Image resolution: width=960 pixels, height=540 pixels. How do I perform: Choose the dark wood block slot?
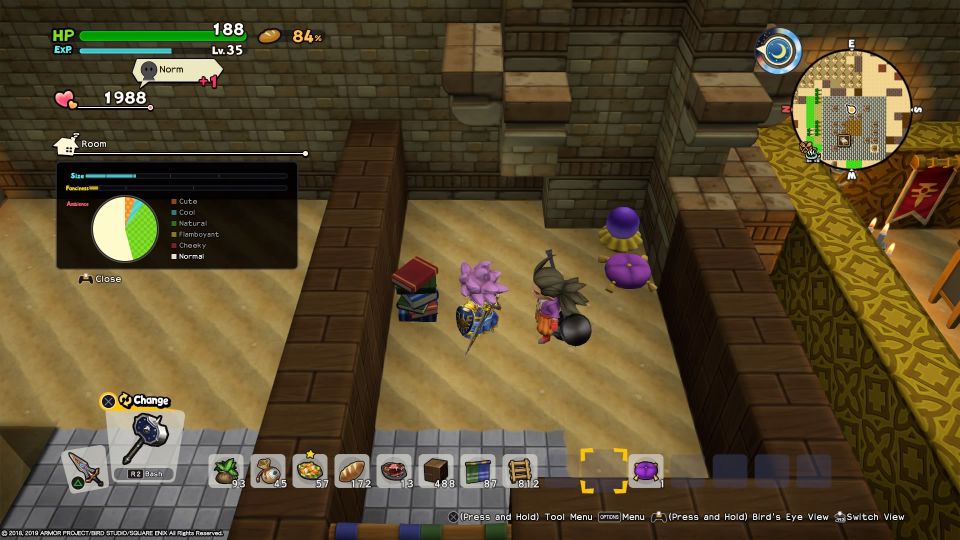(437, 470)
